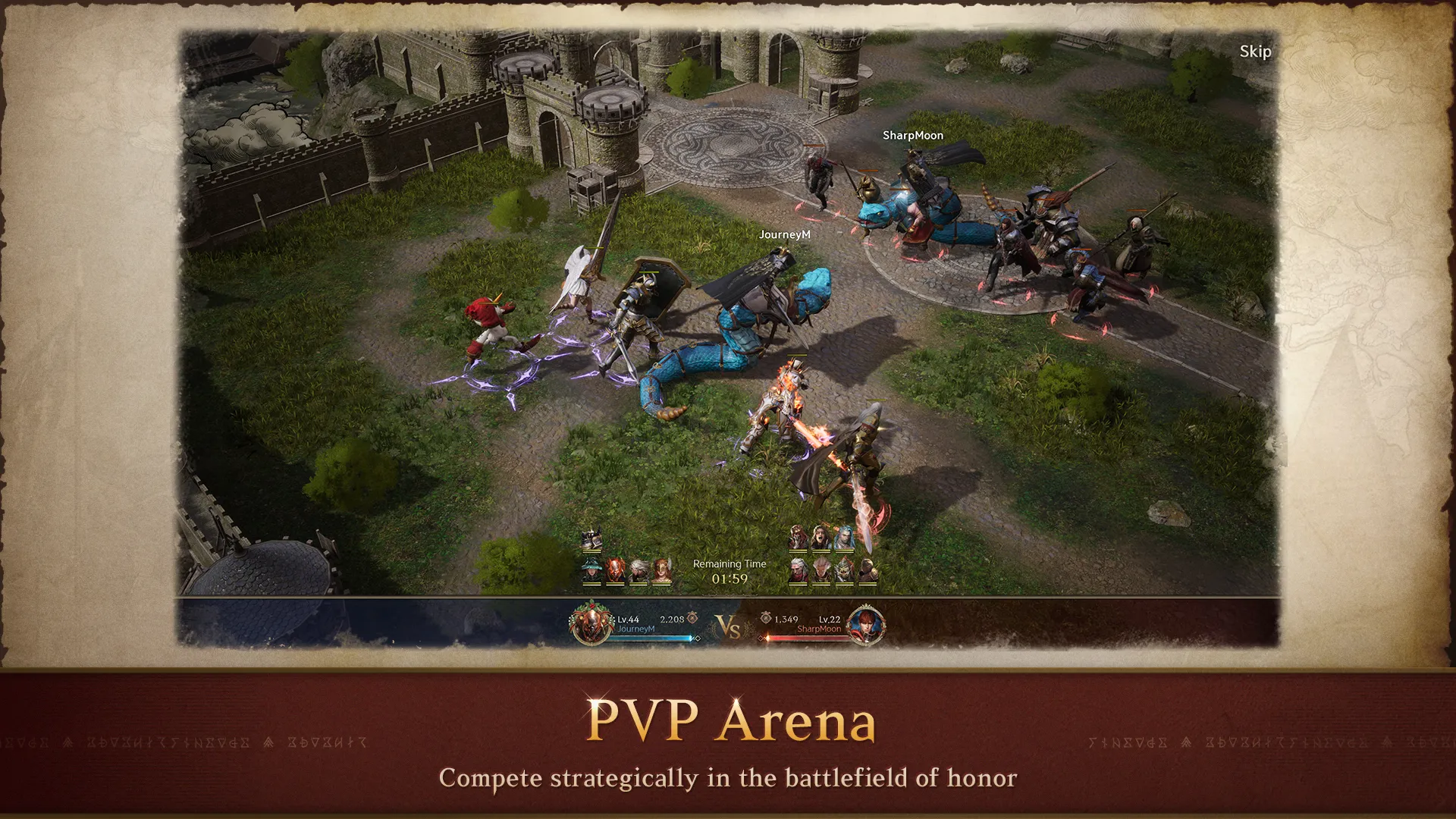
Task: Click the Remaining Time 01:59 timer
Action: 729,571
